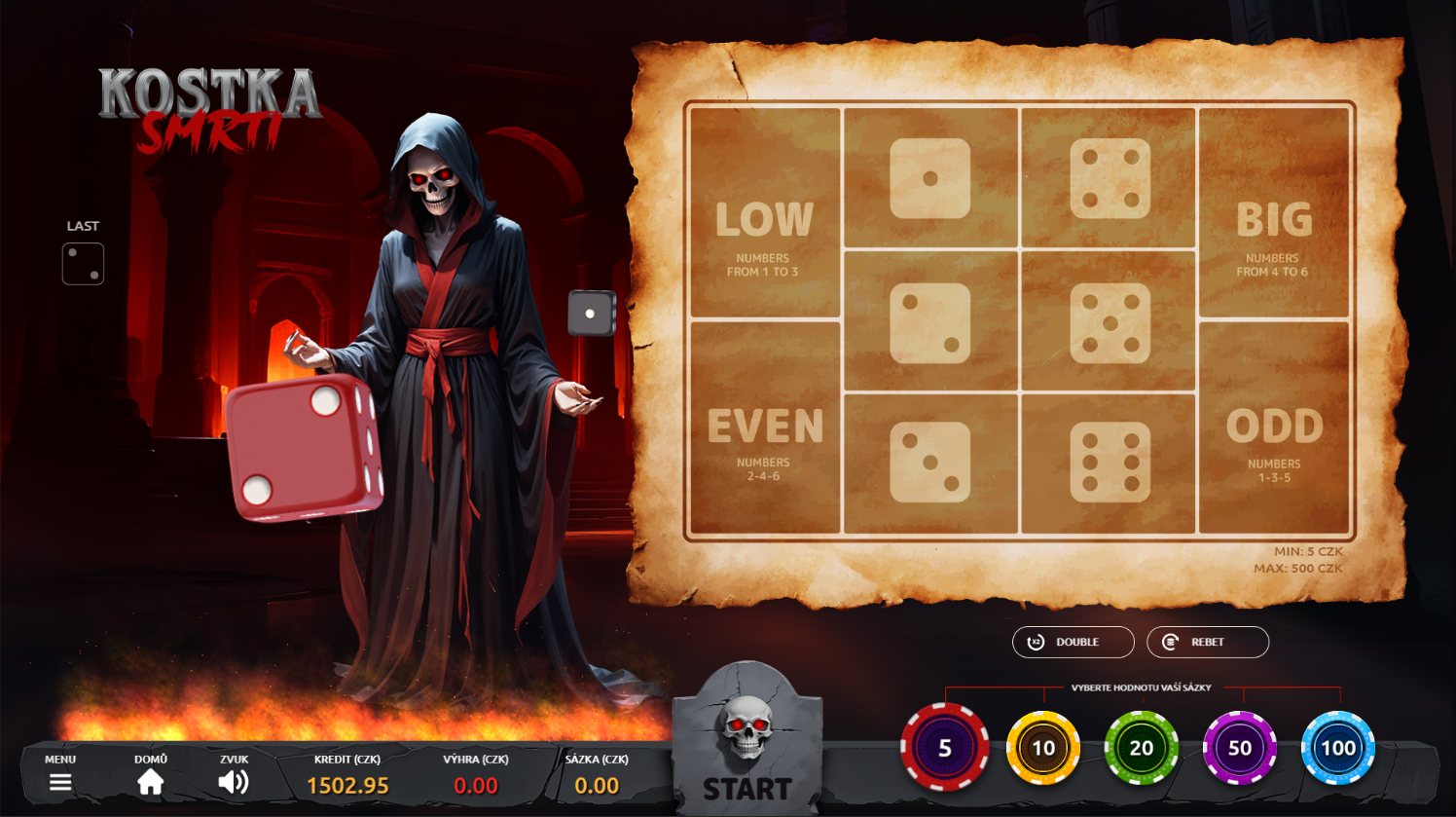1456x817 pixels.
Task: Pick the two-pip dice tile
Action: point(930,322)
